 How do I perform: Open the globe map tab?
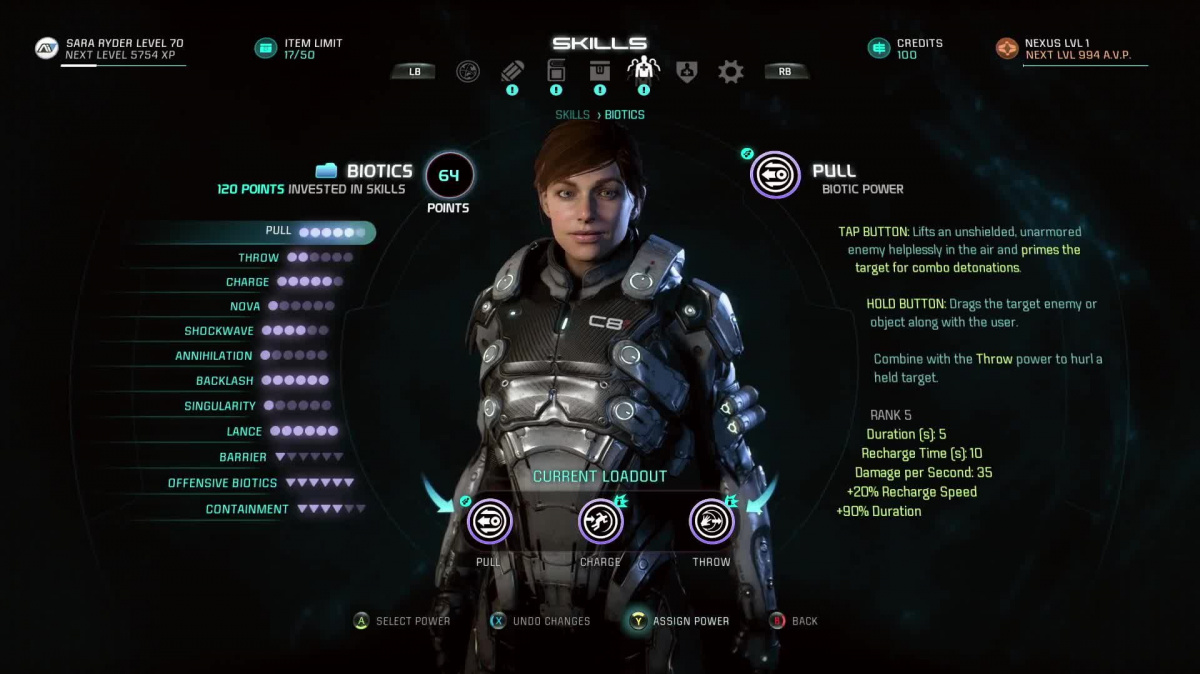tap(467, 71)
